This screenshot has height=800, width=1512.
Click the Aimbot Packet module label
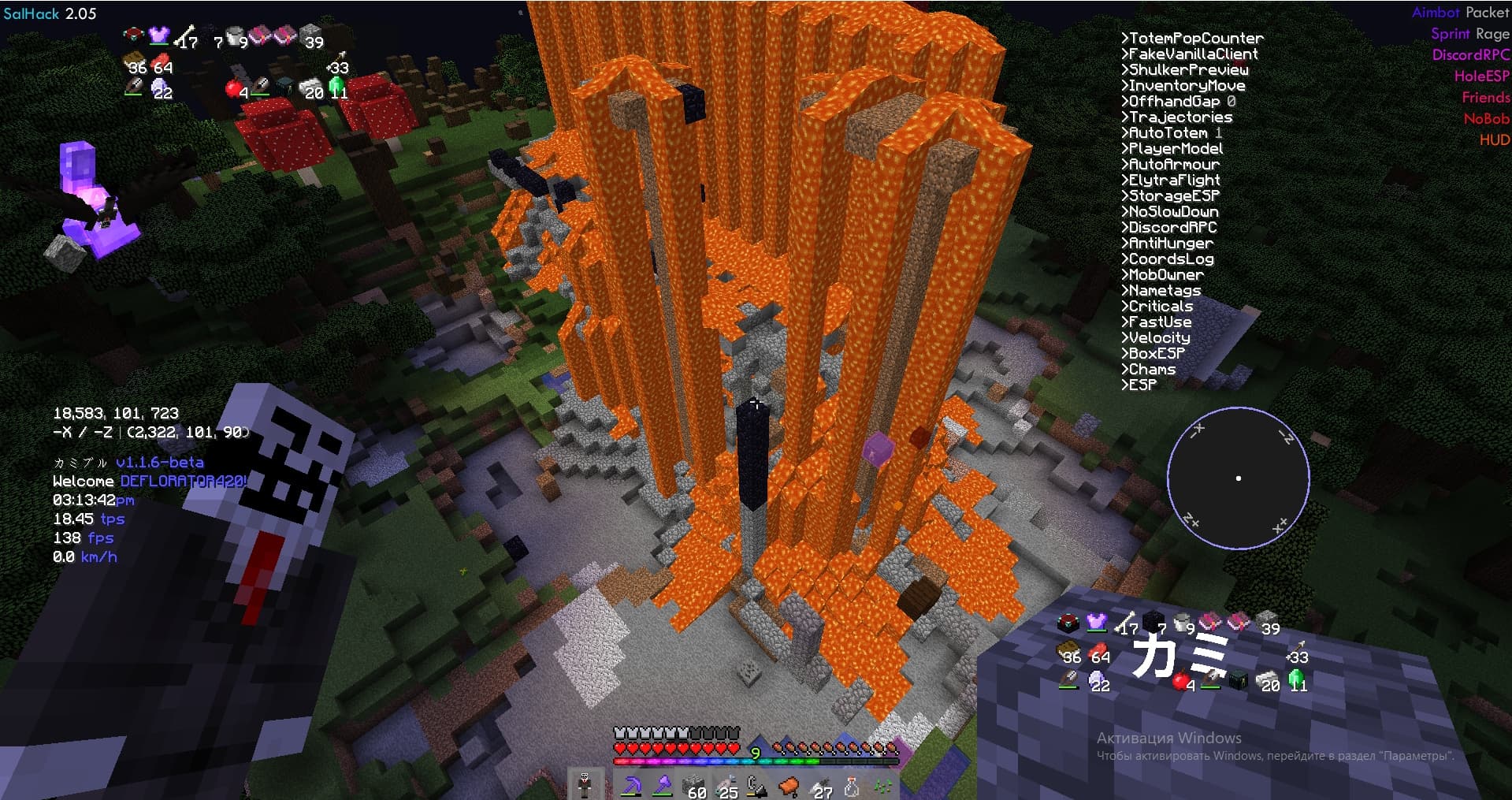1460,13
